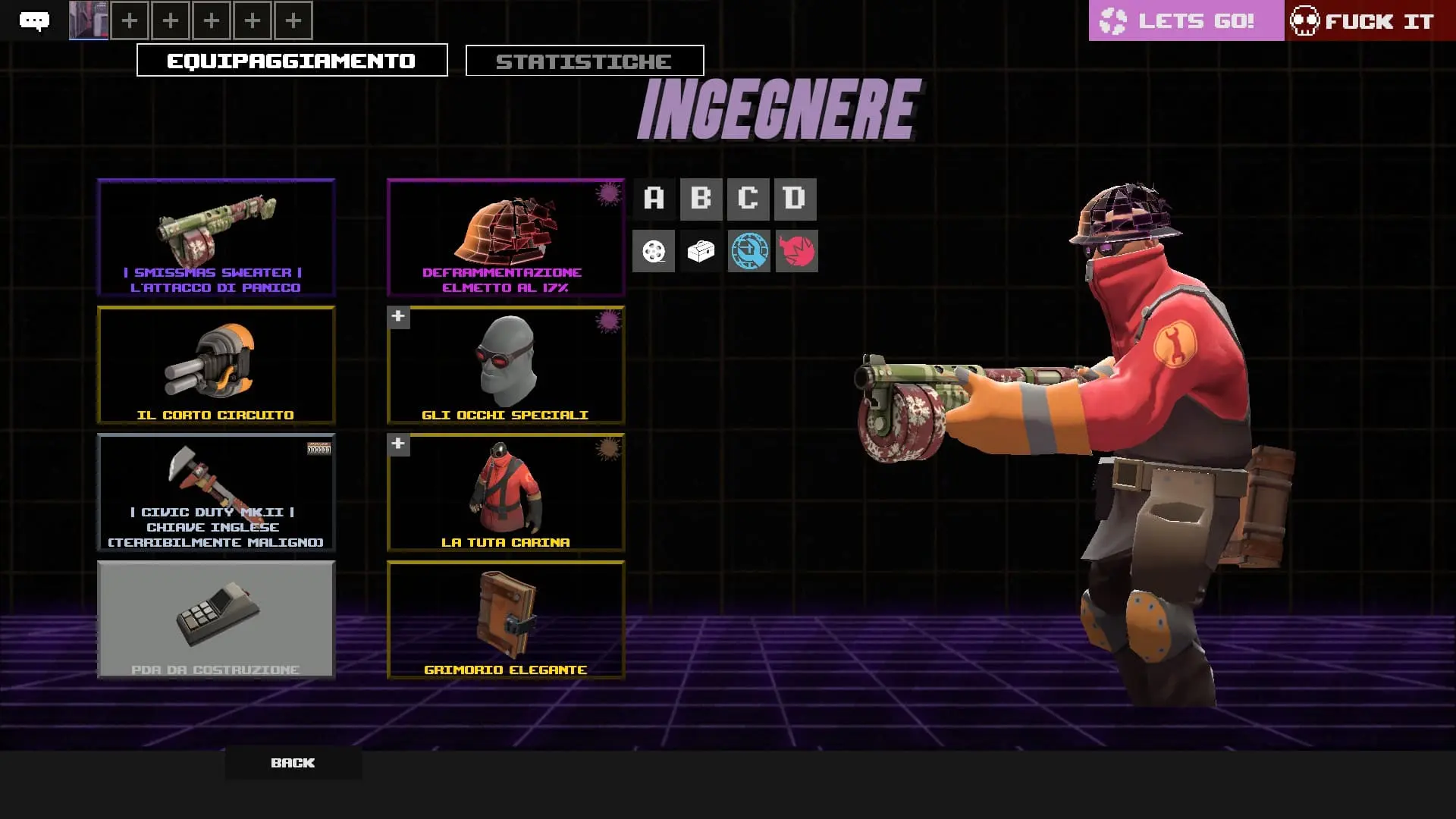Select the Civic Duty wrench slot

pos(216,492)
